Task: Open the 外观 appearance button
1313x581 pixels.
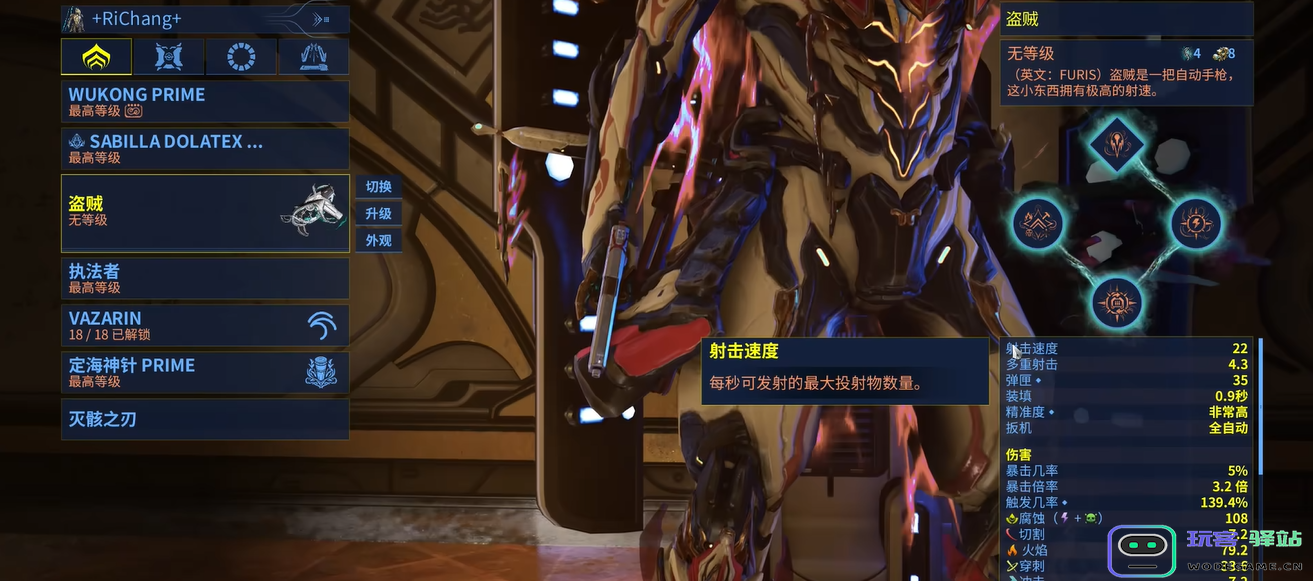Action: tap(378, 241)
